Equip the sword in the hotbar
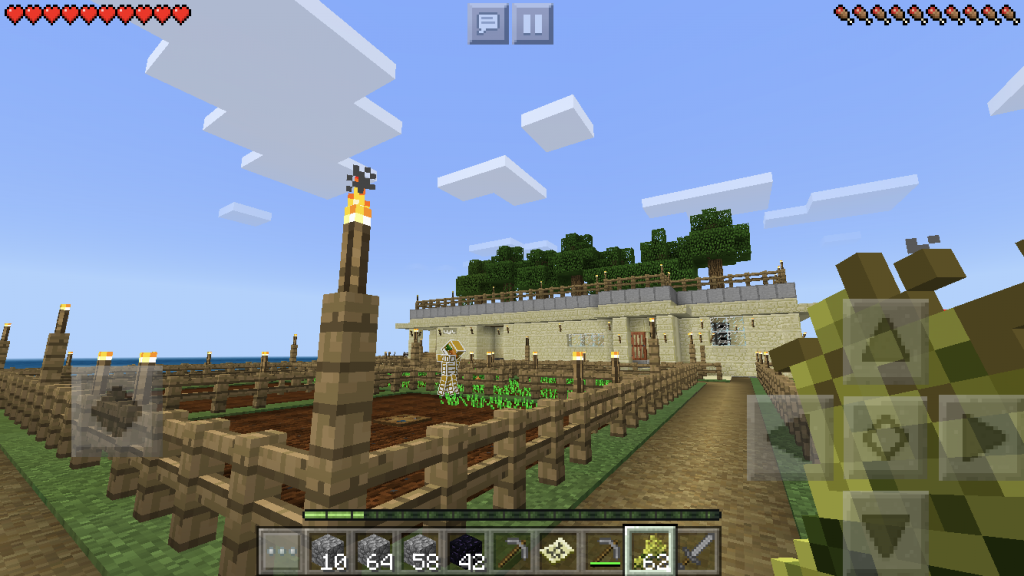The height and width of the screenshot is (576, 1024). [697, 551]
